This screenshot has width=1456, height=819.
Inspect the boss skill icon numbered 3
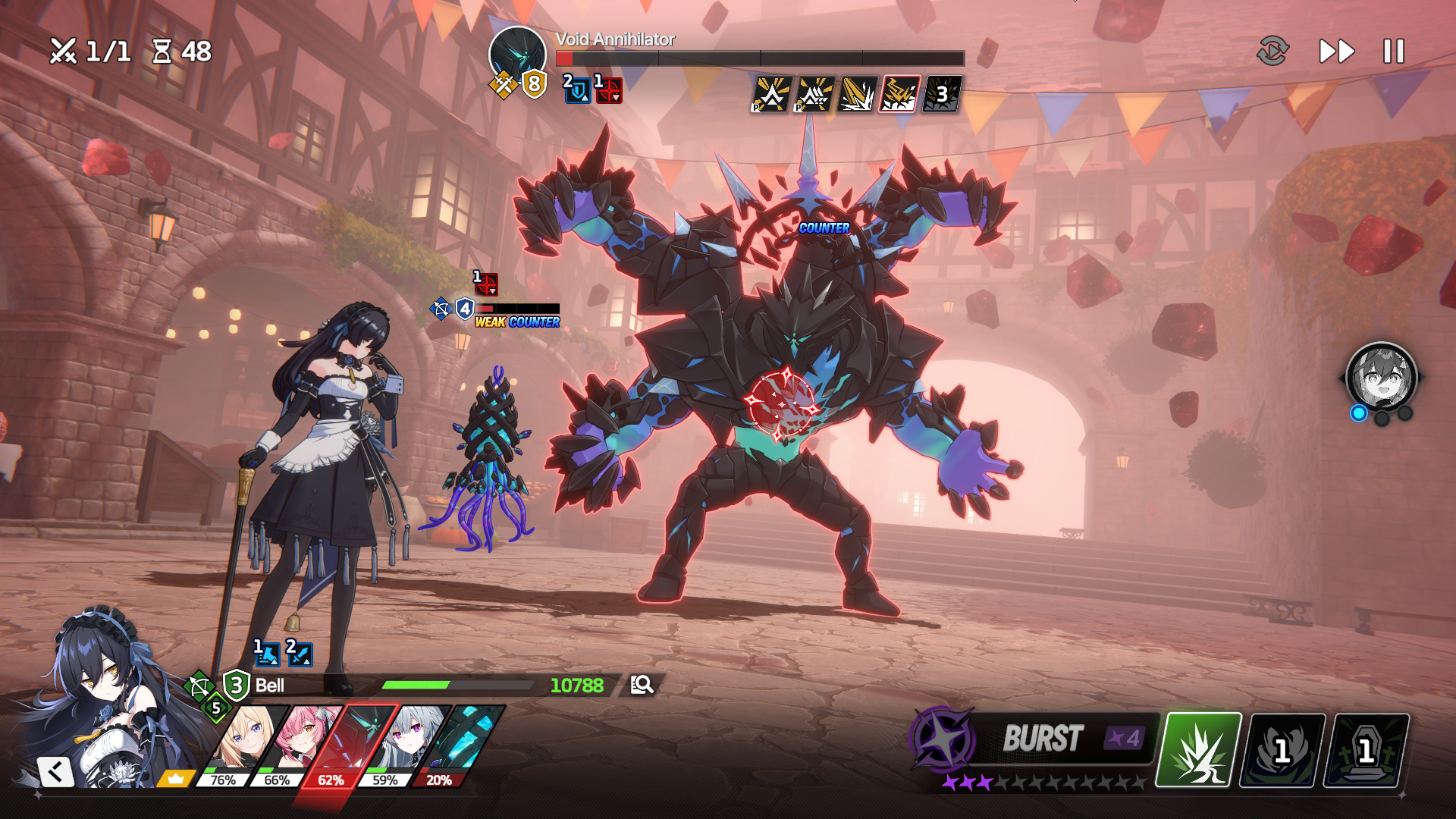pyautogui.click(x=941, y=95)
